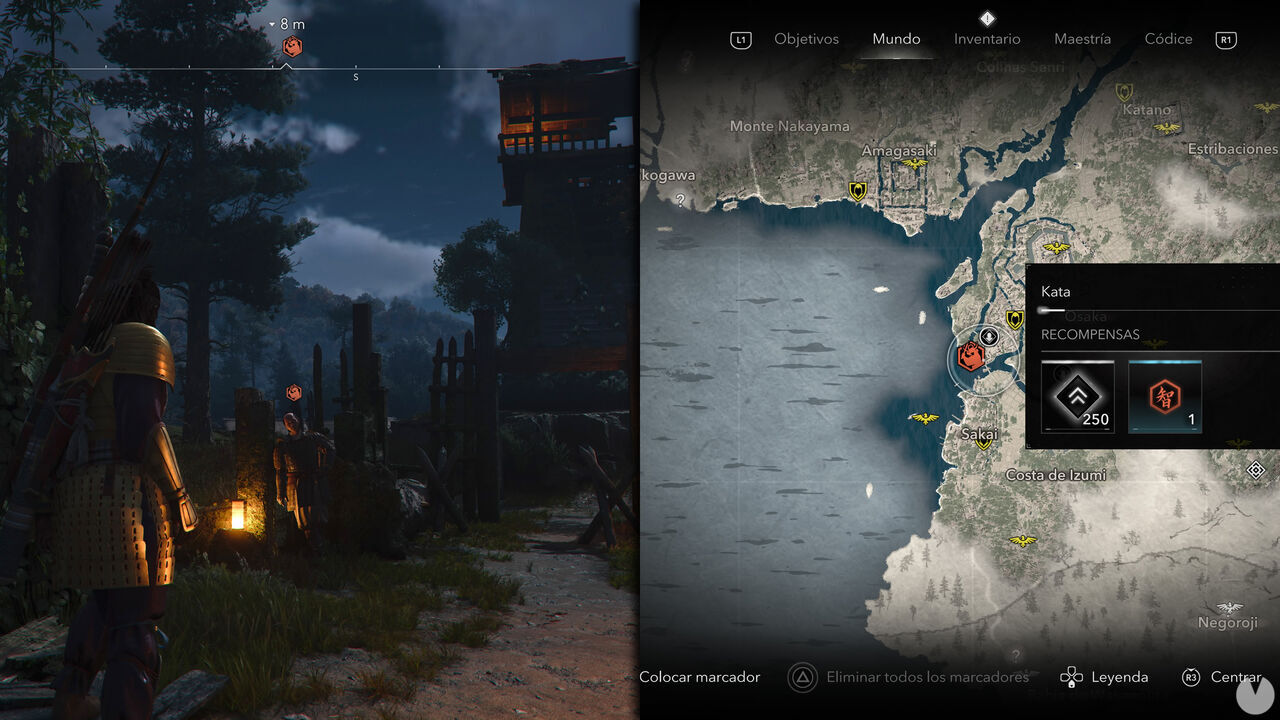Open the Maestría tab
Image resolution: width=1280 pixels, height=720 pixels.
[x=1084, y=38]
